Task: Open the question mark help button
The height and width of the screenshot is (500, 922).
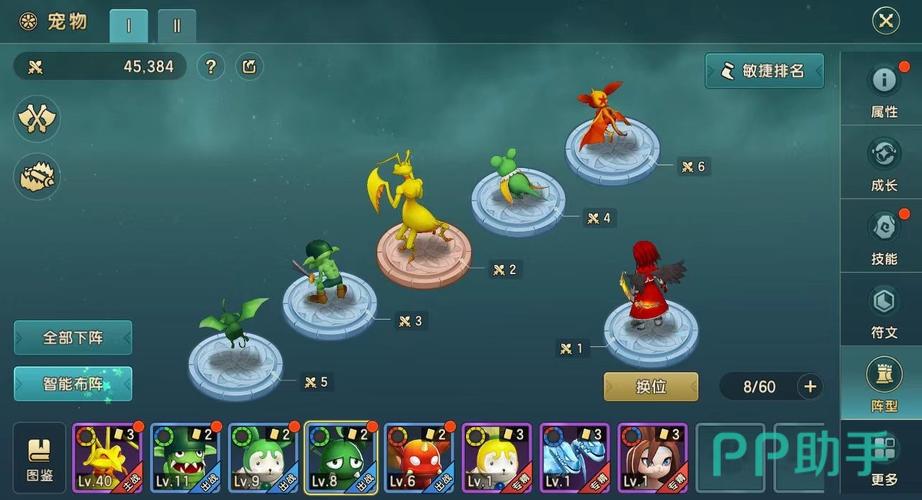Action: click(210, 67)
